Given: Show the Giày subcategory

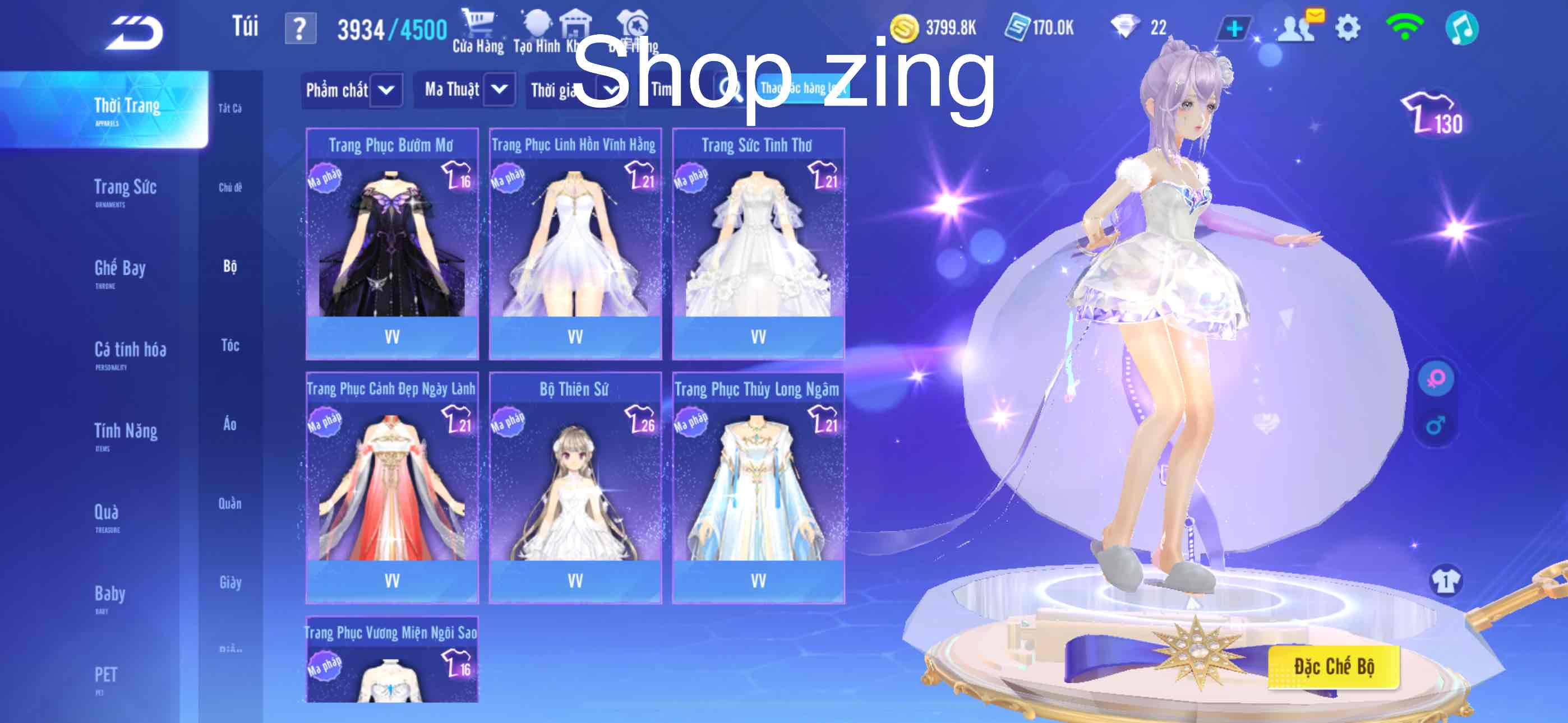Looking at the screenshot, I should point(230,582).
